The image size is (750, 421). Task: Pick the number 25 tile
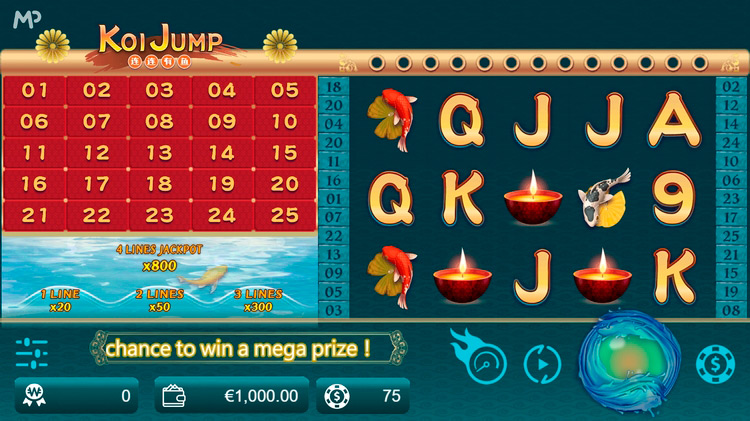(x=284, y=215)
